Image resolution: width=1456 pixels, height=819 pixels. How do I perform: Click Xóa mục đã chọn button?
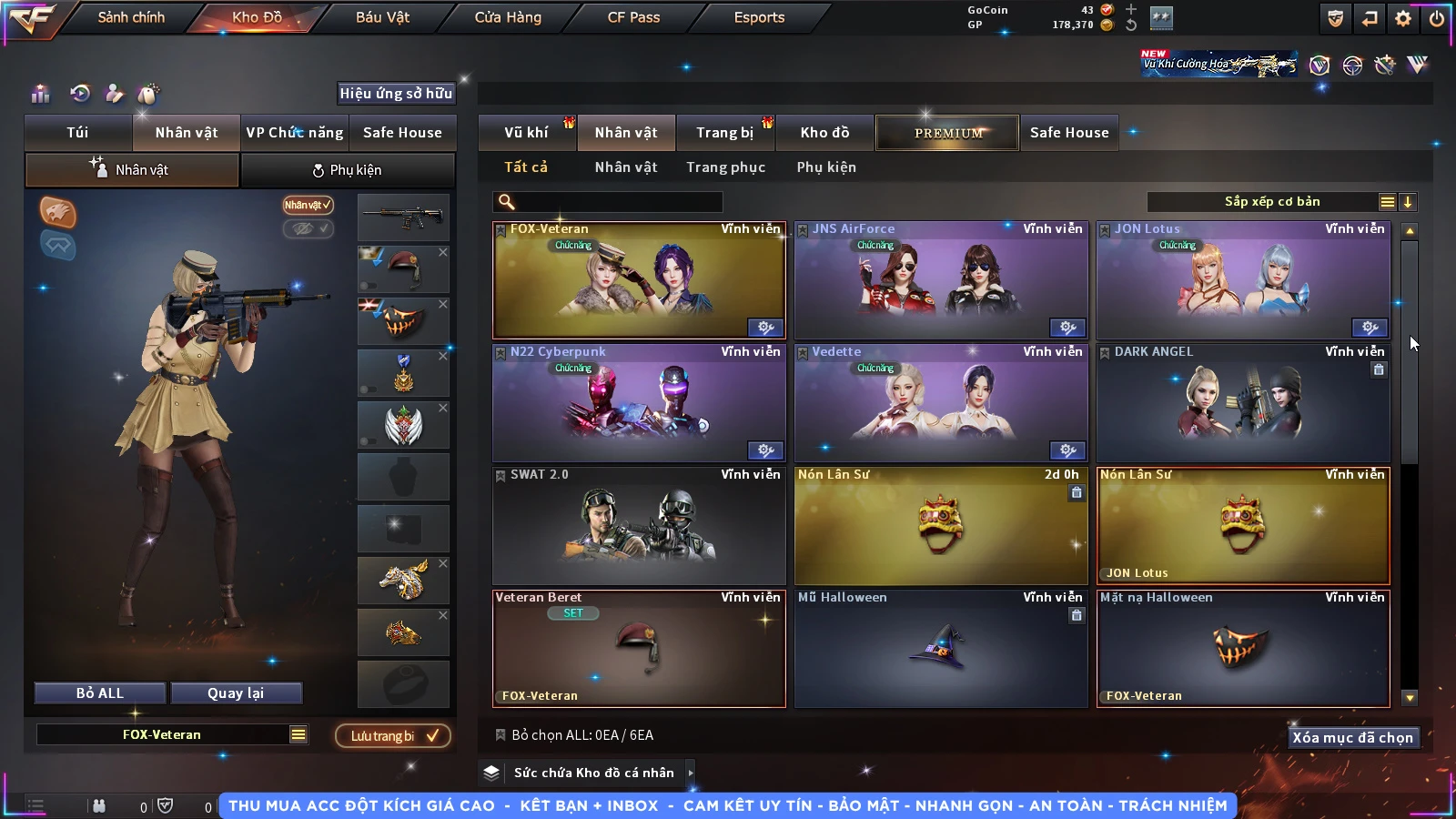point(1352,737)
